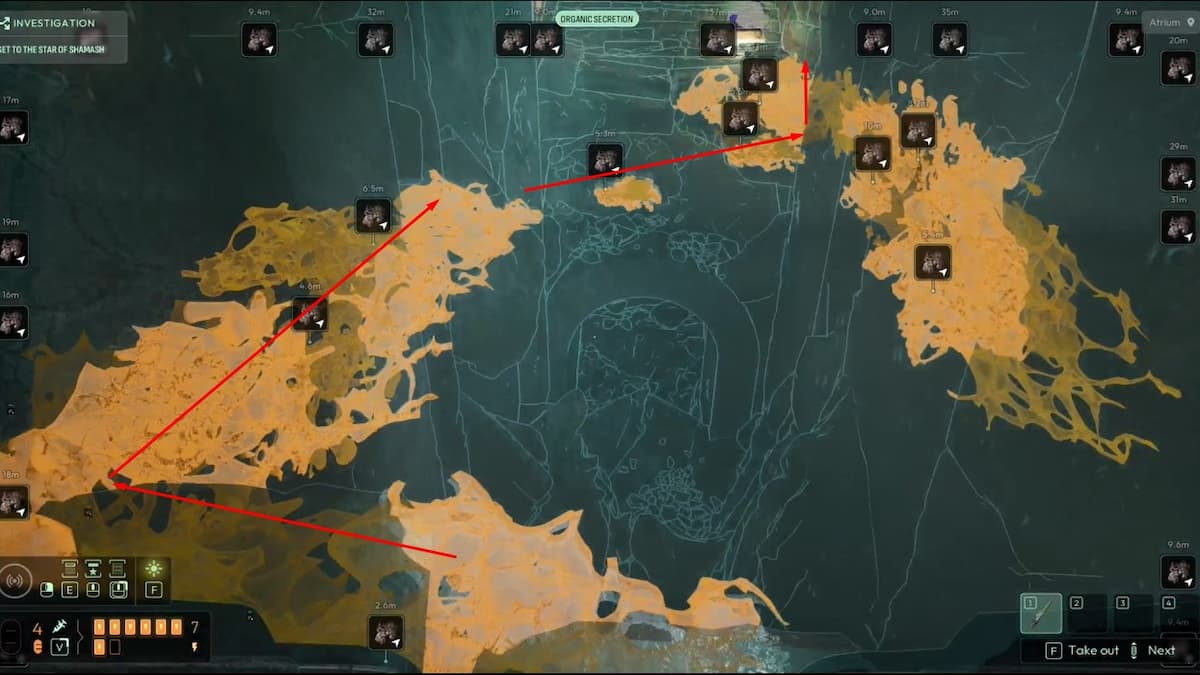Image resolution: width=1200 pixels, height=675 pixels.
Task: Activate the scanner signal icon
Action: tap(17, 580)
